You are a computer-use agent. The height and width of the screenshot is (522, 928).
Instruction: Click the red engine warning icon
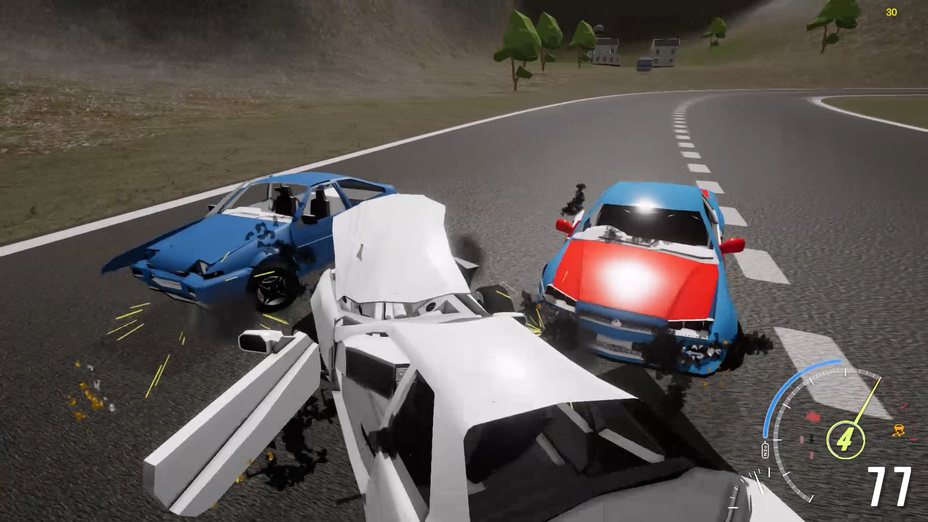click(x=812, y=415)
